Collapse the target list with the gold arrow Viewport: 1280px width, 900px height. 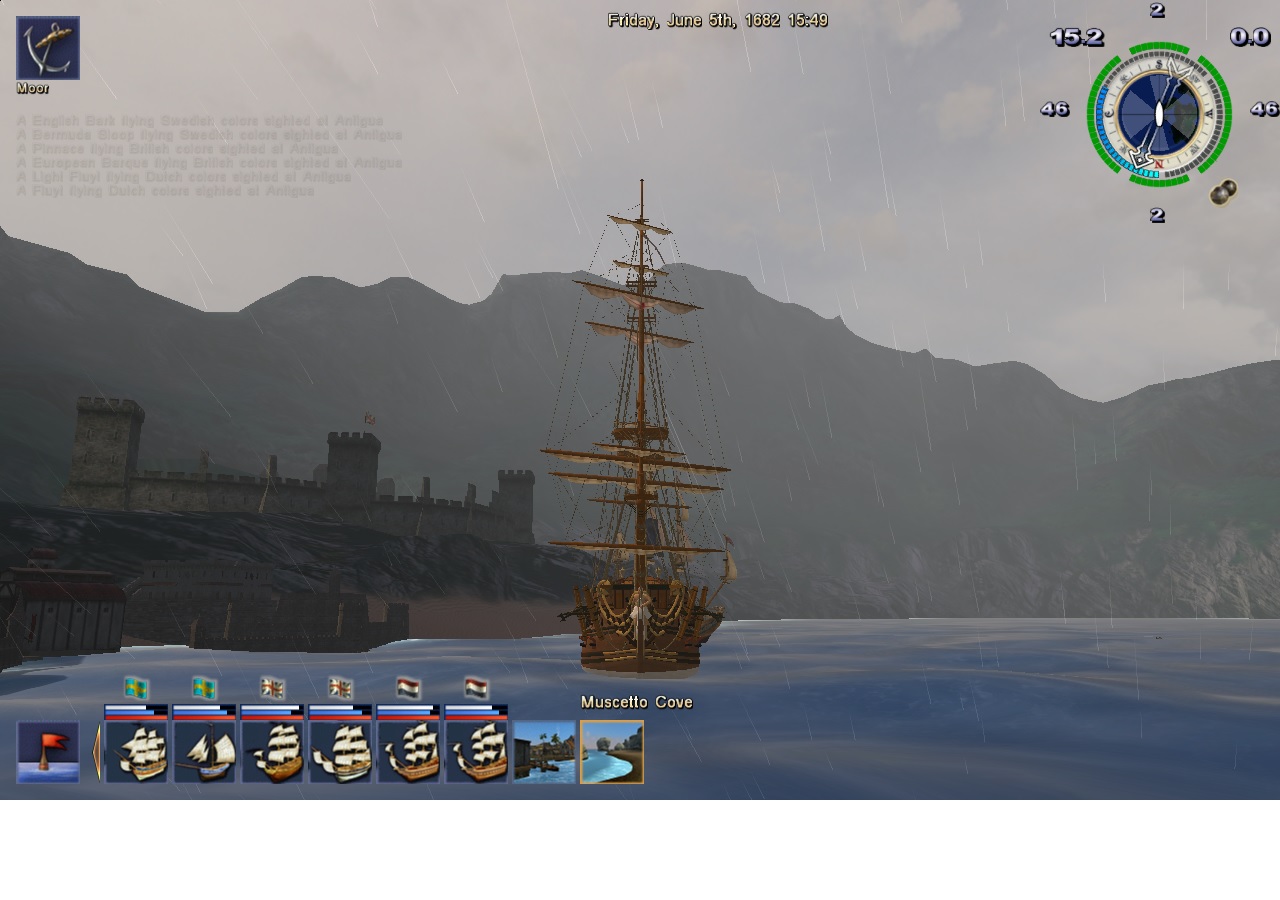[x=96, y=752]
